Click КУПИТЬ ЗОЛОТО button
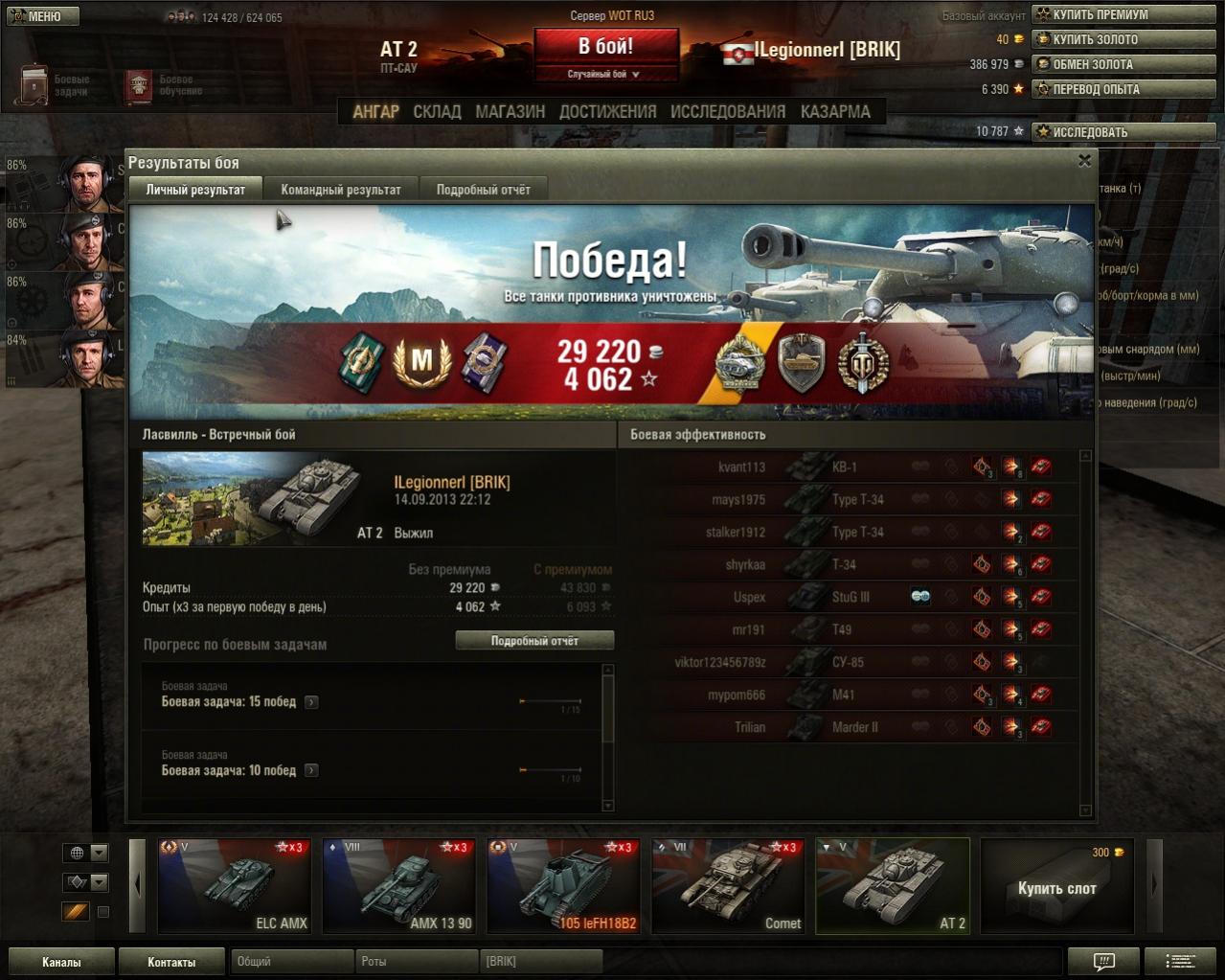This screenshot has height=980, width=1225. tap(1123, 39)
